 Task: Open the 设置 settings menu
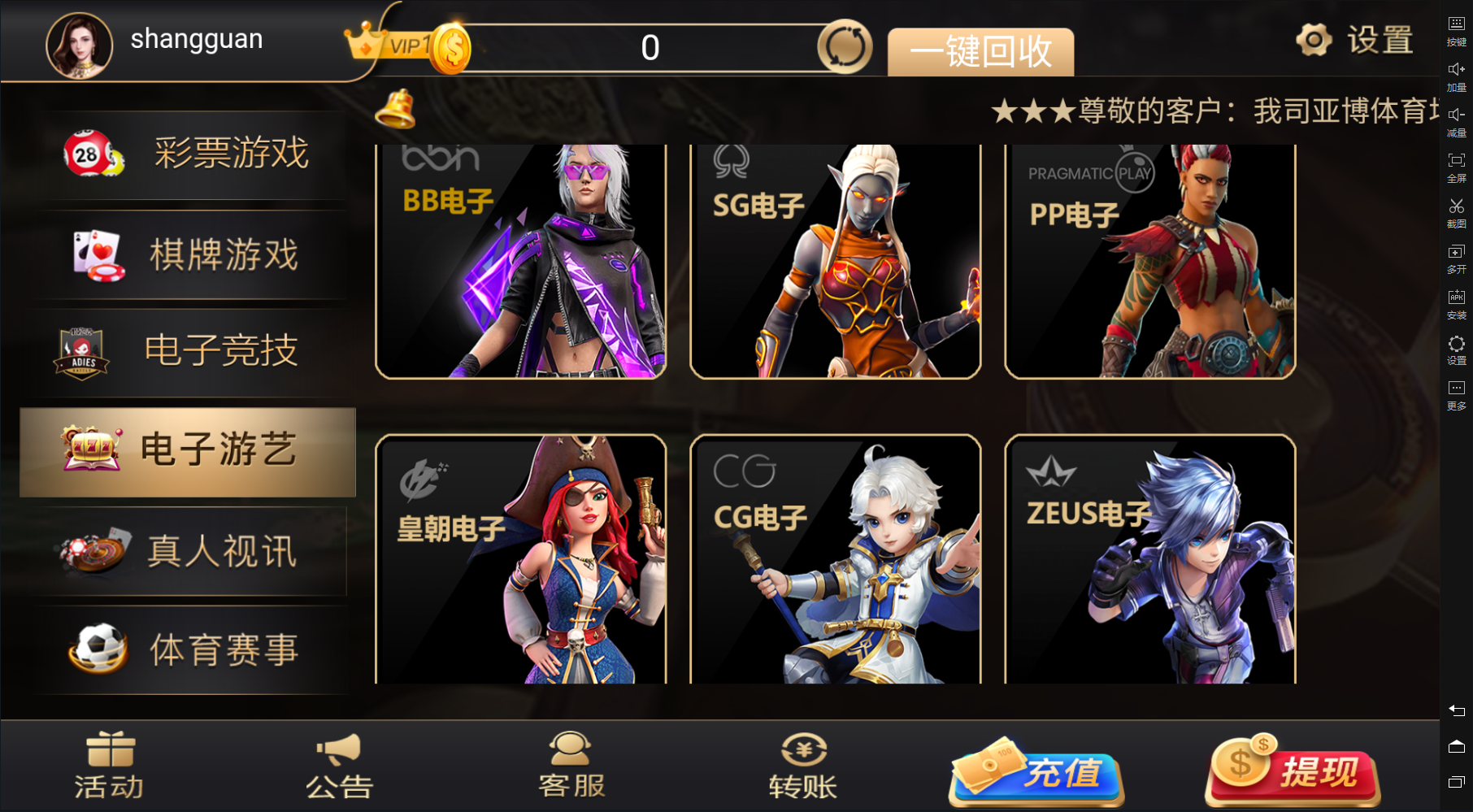1354,40
